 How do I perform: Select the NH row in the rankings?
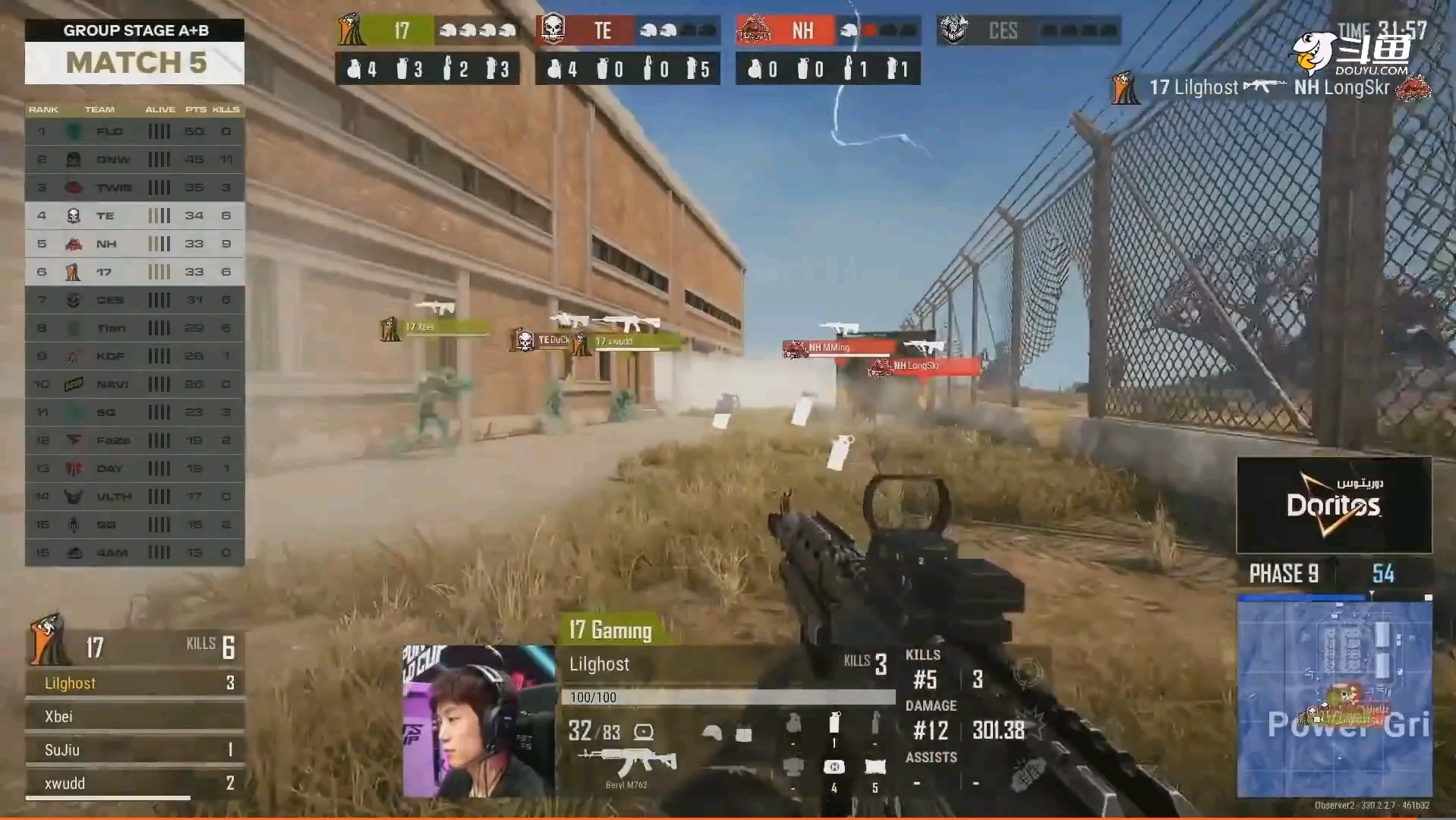coord(134,244)
